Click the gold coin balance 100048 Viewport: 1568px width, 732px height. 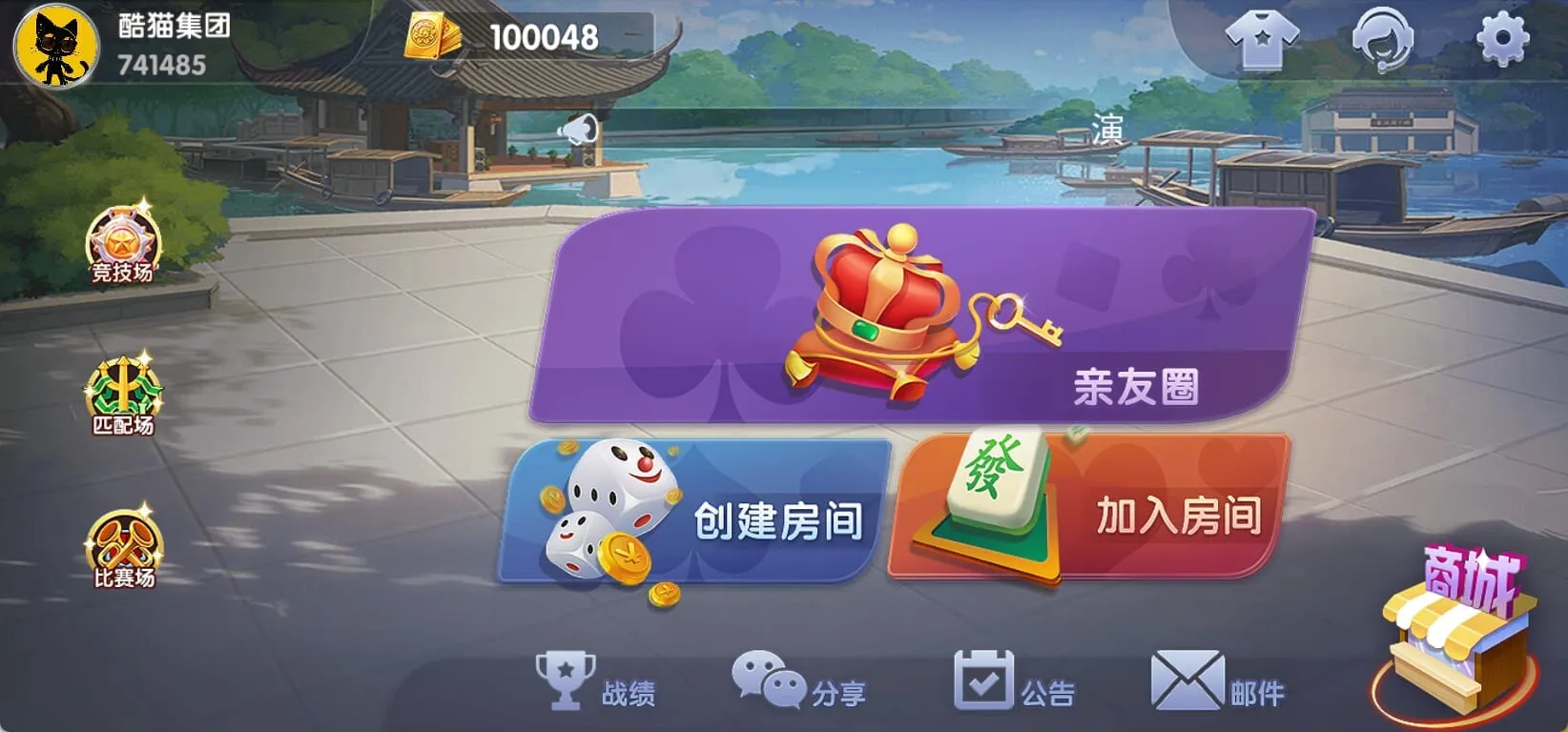pos(539,38)
